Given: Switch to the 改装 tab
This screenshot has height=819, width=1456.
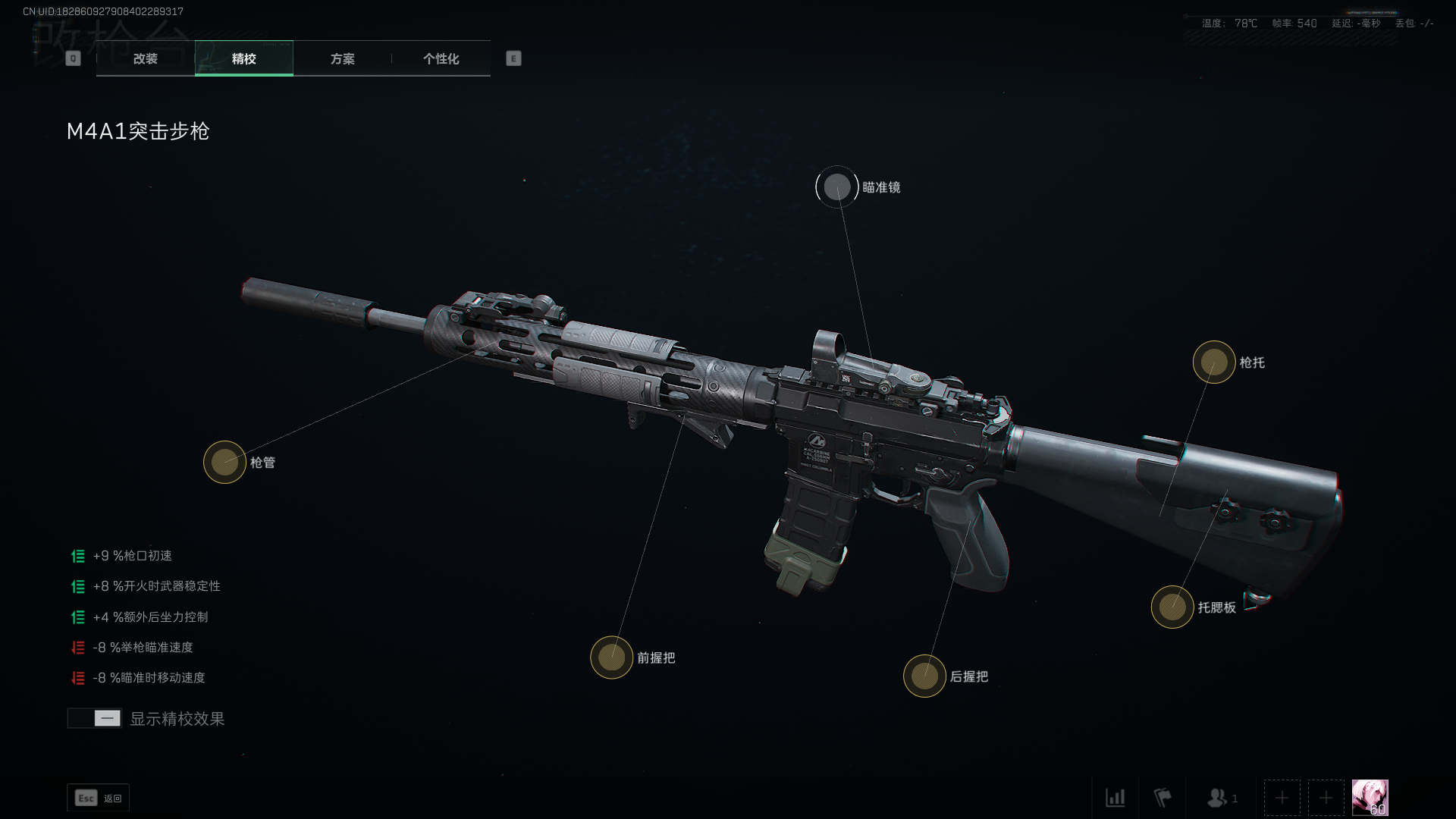Looking at the screenshot, I should pos(146,58).
